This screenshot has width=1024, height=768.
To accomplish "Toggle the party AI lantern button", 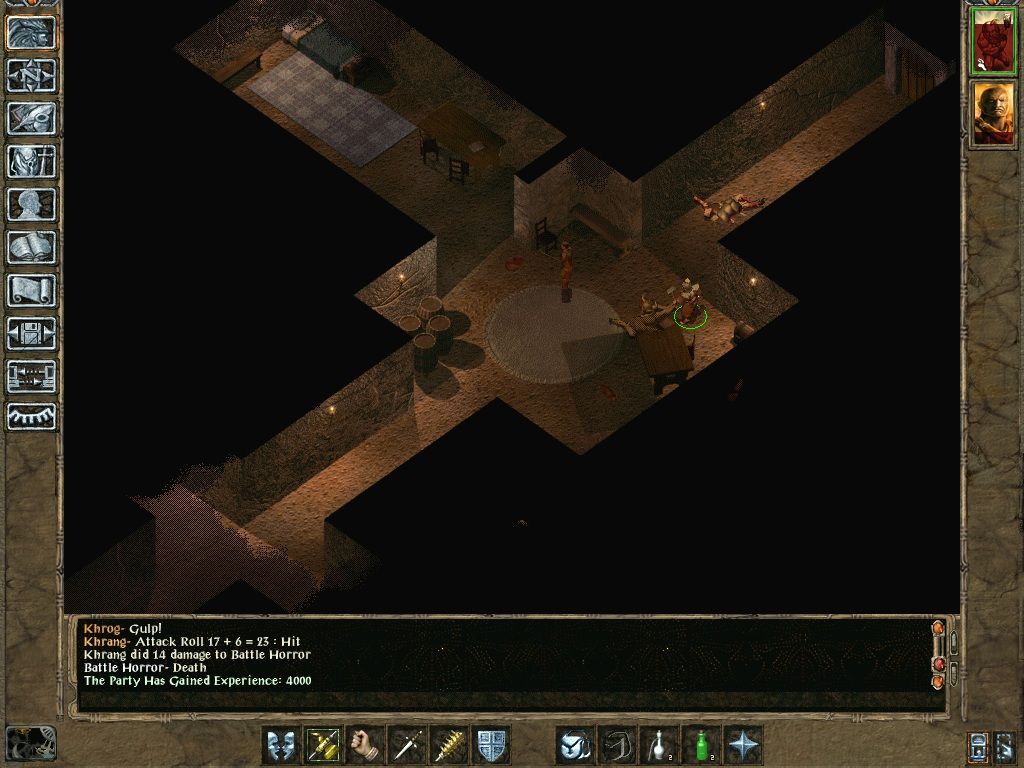I will [x=979, y=745].
